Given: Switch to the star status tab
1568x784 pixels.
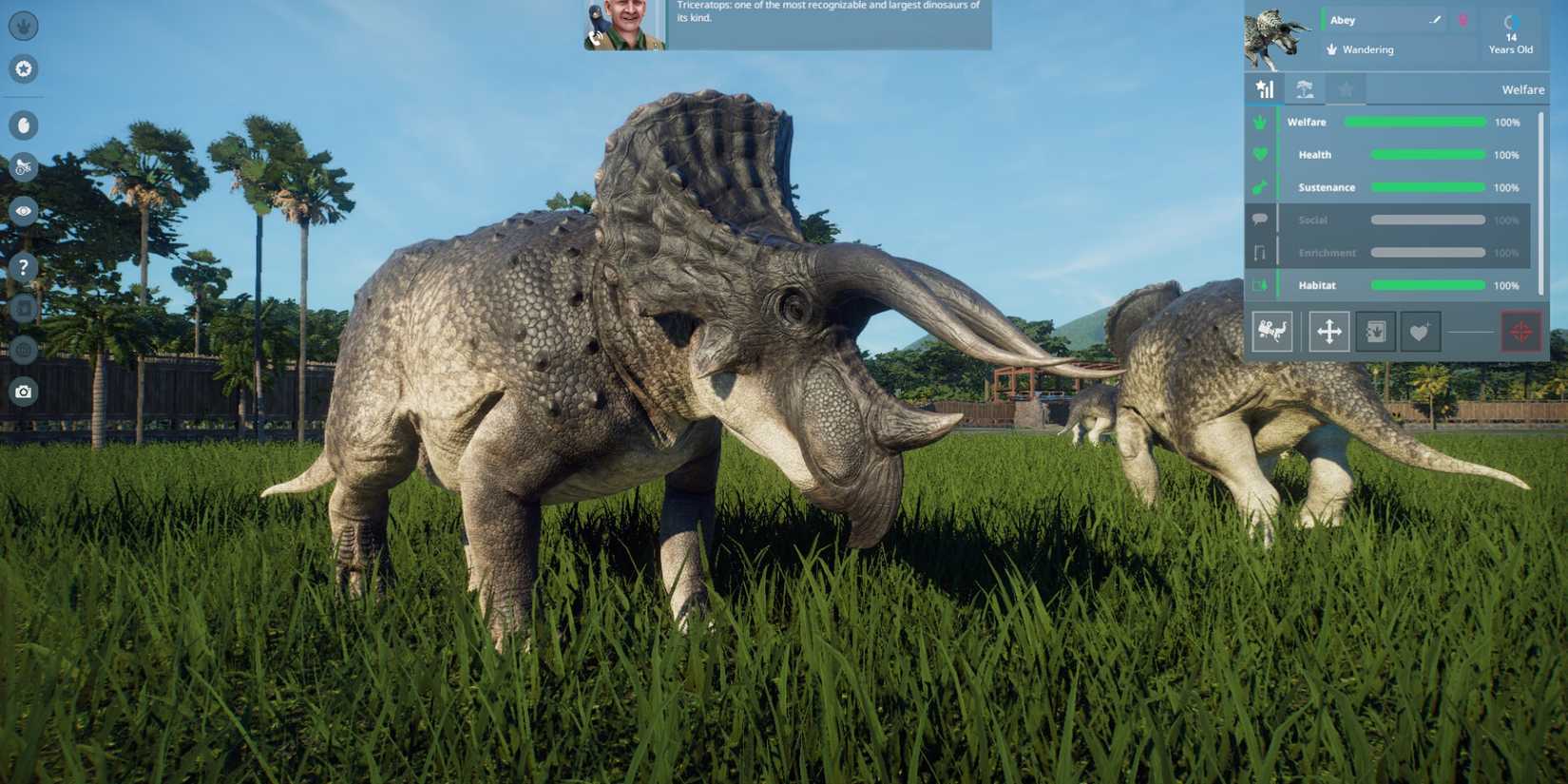Looking at the screenshot, I should (1346, 88).
